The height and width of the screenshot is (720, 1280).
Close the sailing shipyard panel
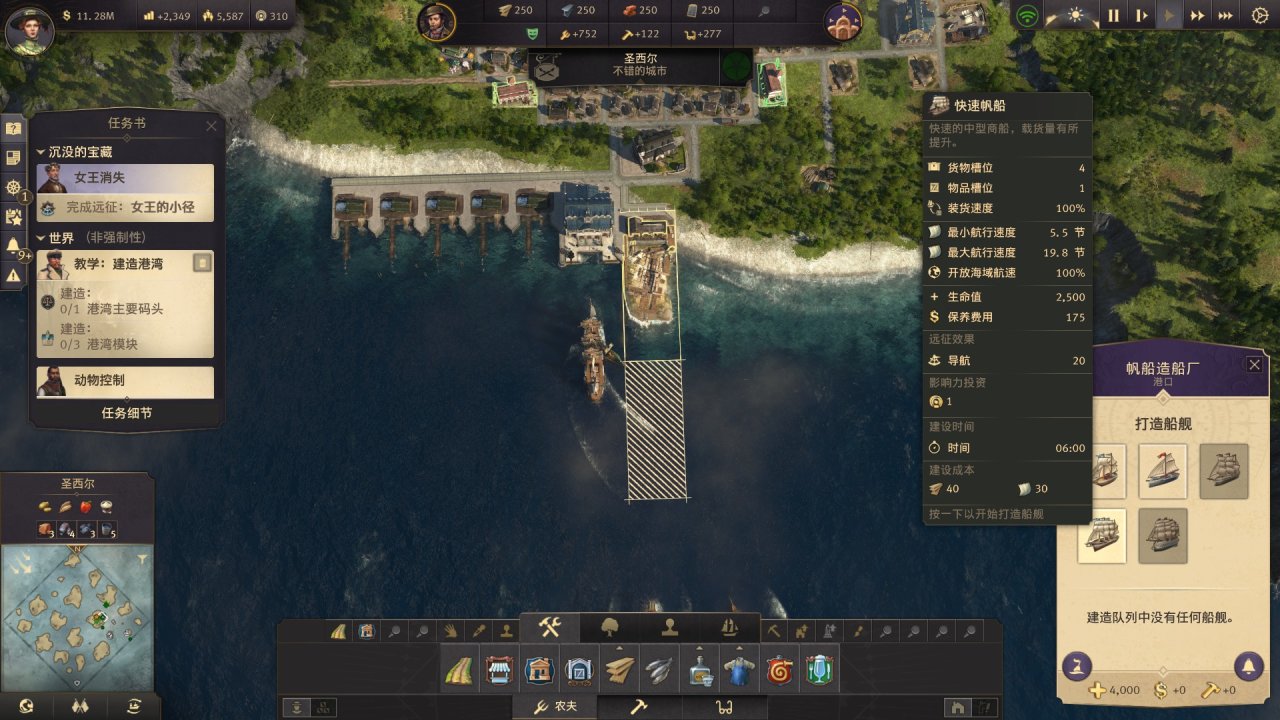1254,365
